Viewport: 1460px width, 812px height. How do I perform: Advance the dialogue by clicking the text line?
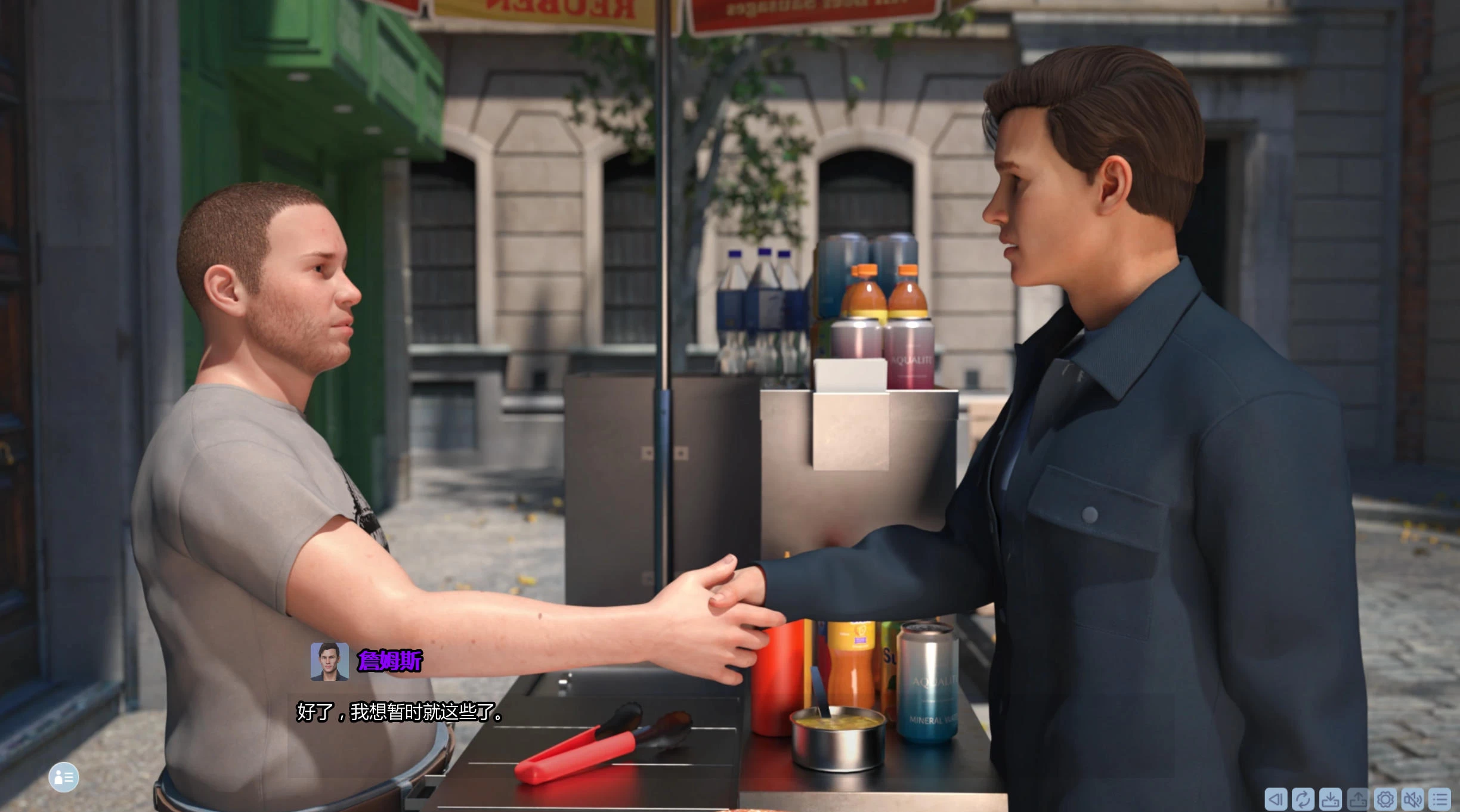click(400, 712)
